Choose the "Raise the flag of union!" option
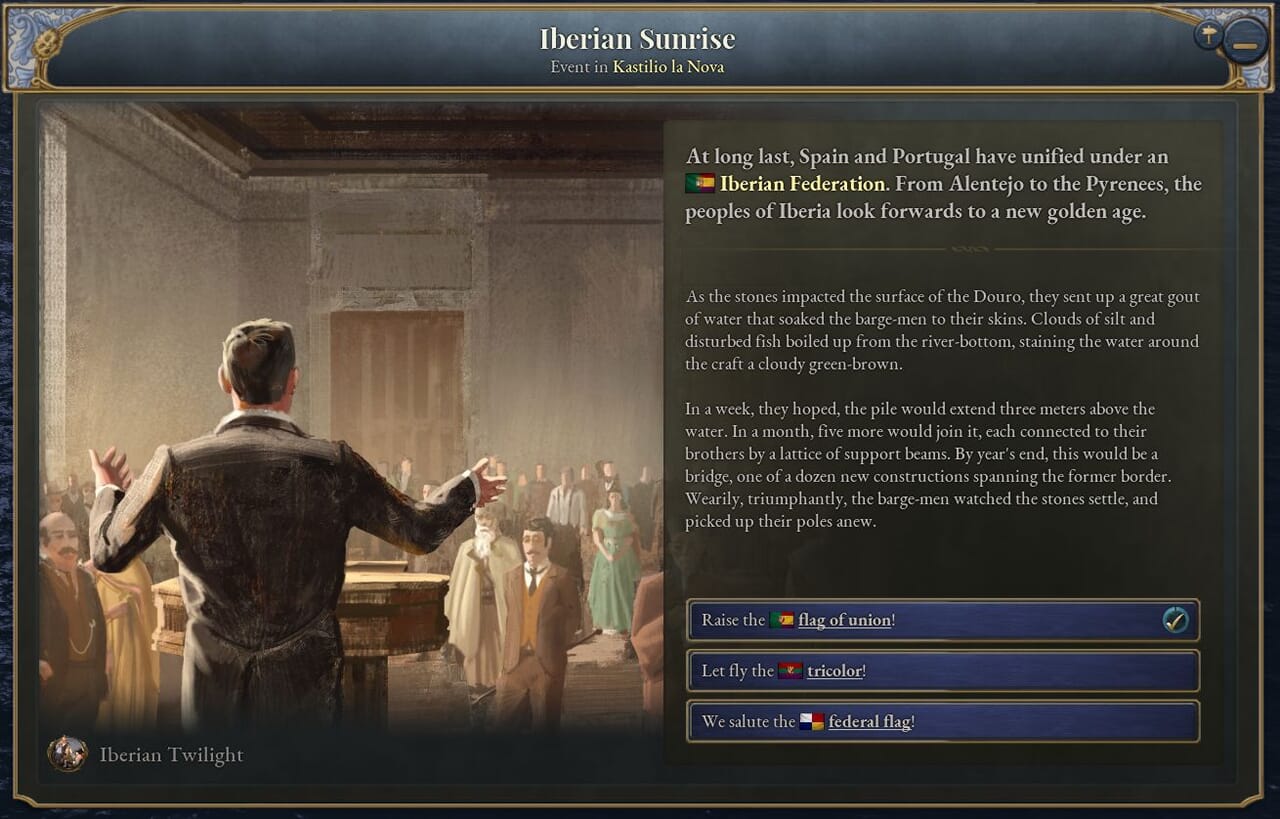This screenshot has width=1280, height=819. click(x=942, y=620)
